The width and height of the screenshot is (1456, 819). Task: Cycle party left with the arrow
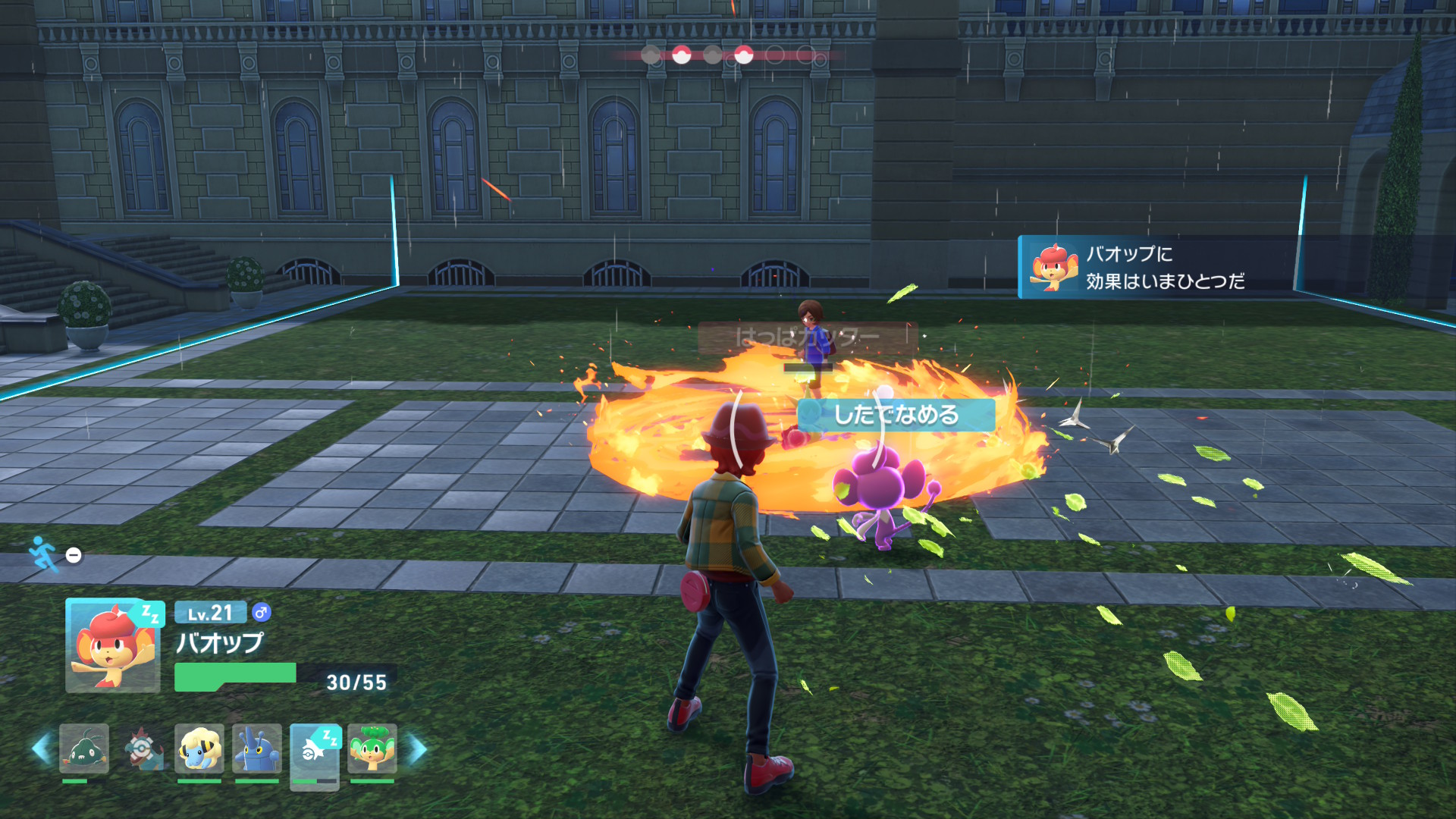point(42,748)
